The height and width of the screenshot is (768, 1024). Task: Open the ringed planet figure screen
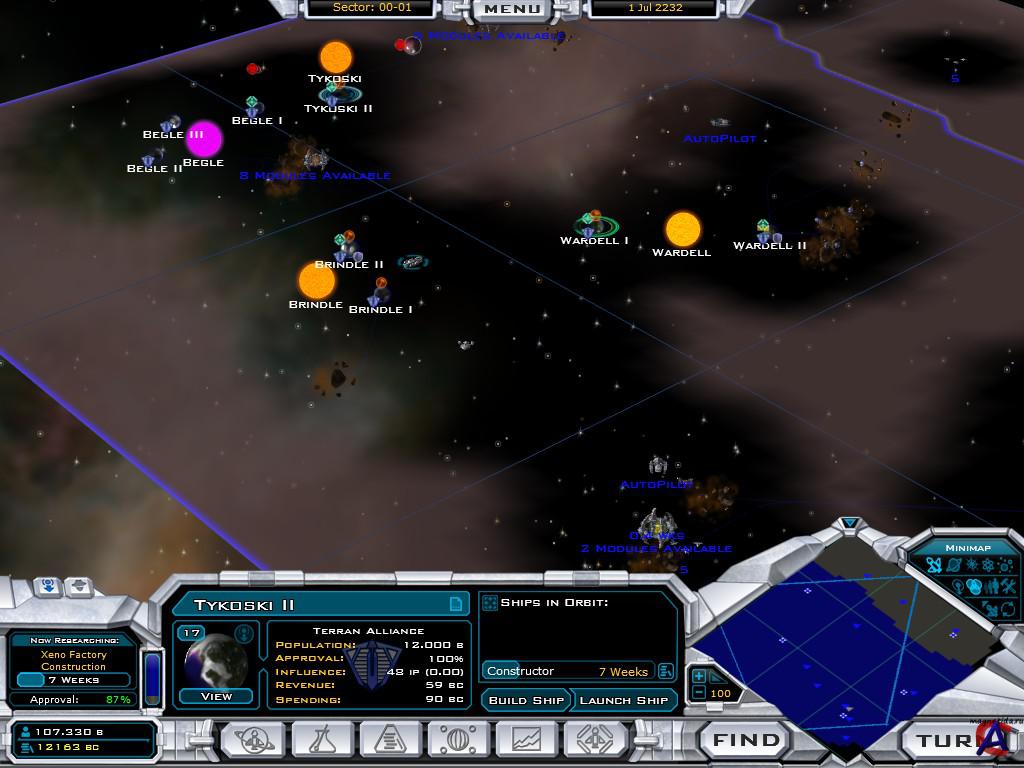(x=252, y=741)
